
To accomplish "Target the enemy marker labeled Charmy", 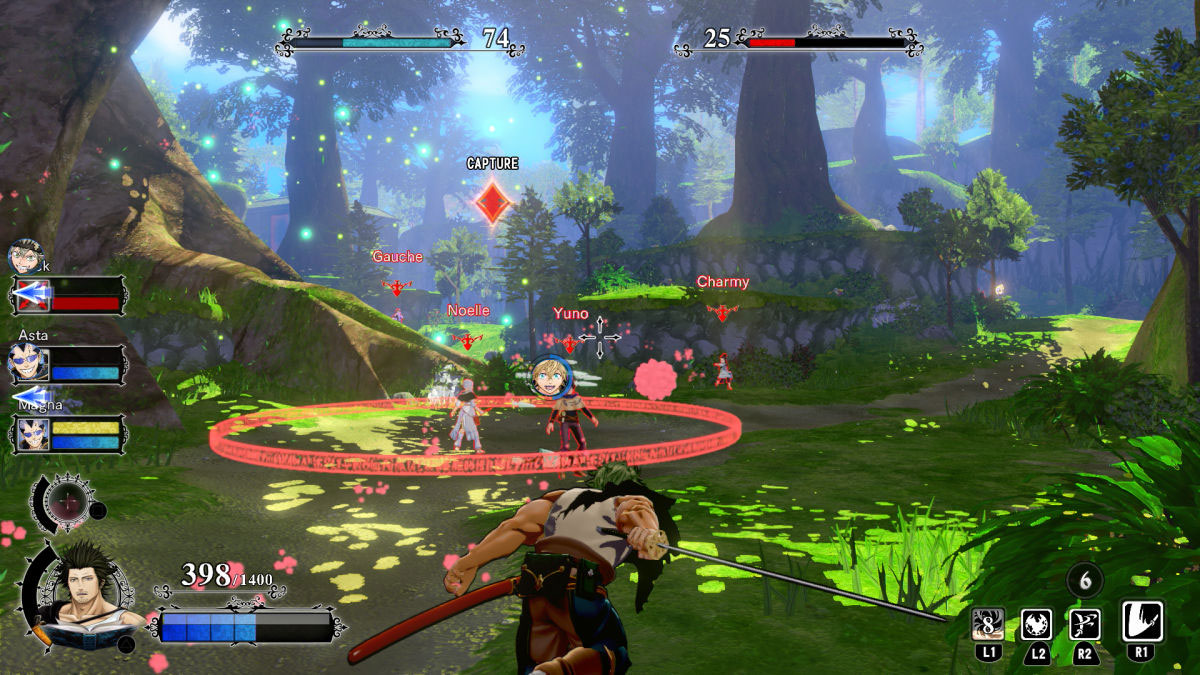I will click(x=722, y=312).
